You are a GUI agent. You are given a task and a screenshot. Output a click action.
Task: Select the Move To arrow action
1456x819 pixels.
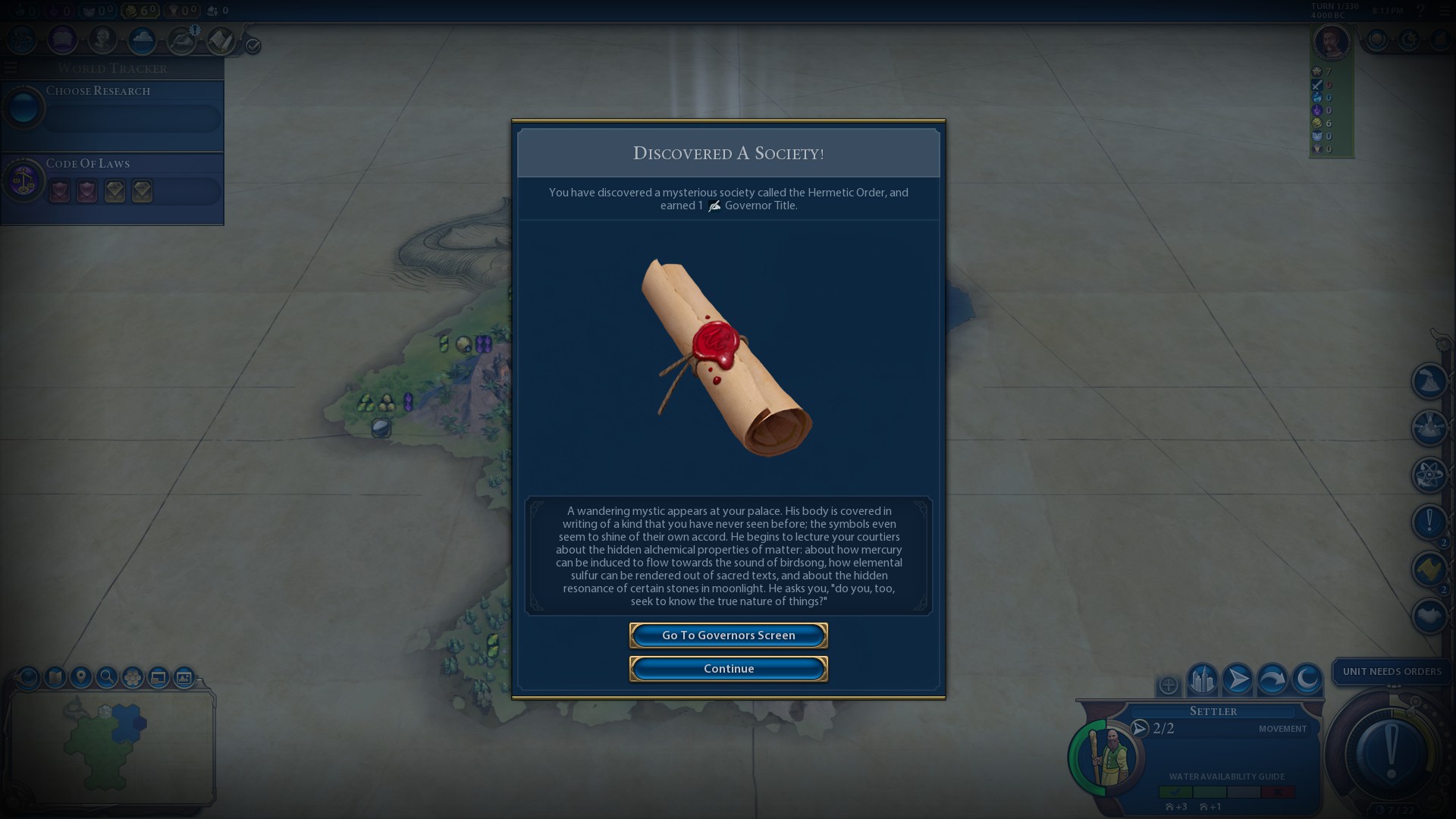1237,679
